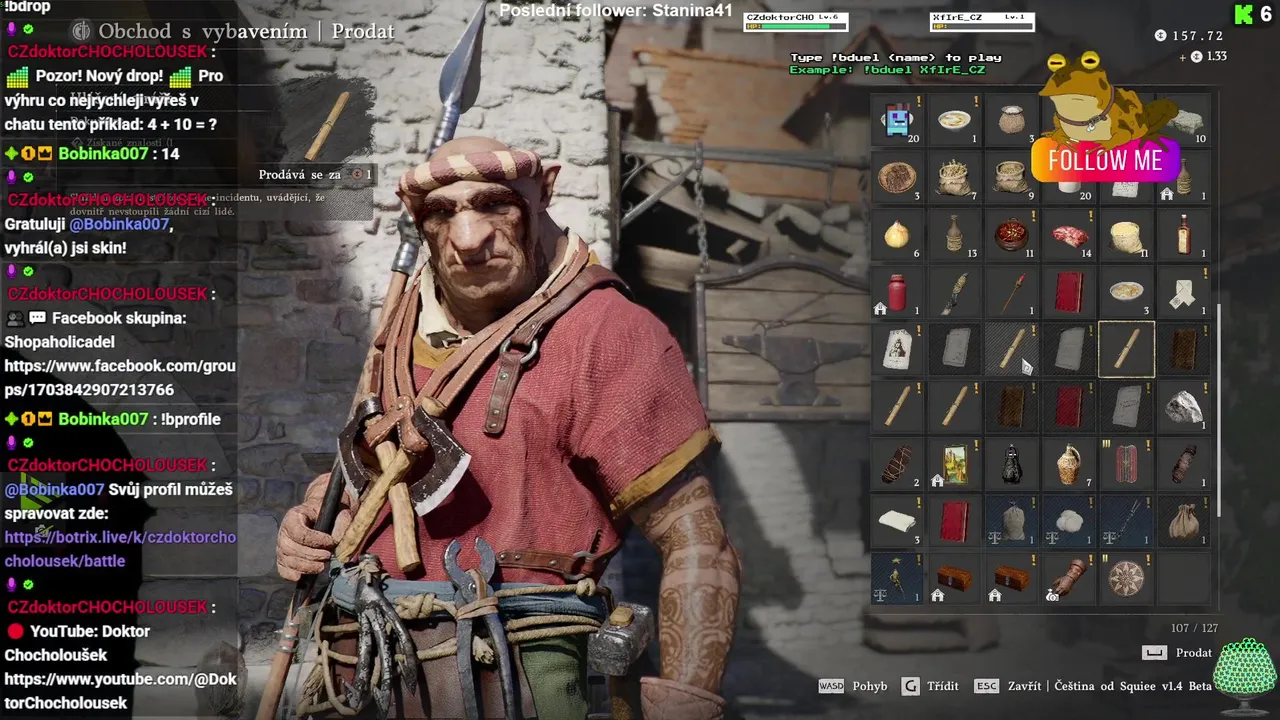
Task: Select the highlighted rolled scroll slot
Action: (1127, 350)
